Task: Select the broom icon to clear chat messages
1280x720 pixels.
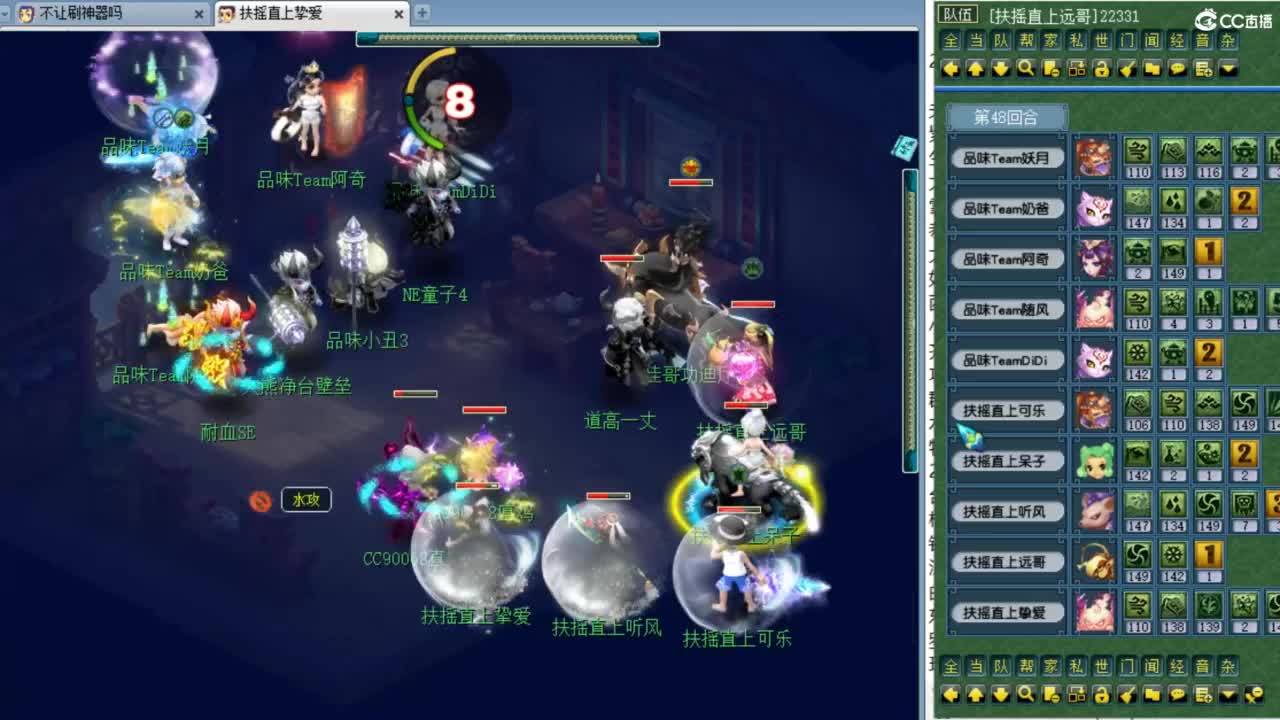Action: [x=1130, y=68]
